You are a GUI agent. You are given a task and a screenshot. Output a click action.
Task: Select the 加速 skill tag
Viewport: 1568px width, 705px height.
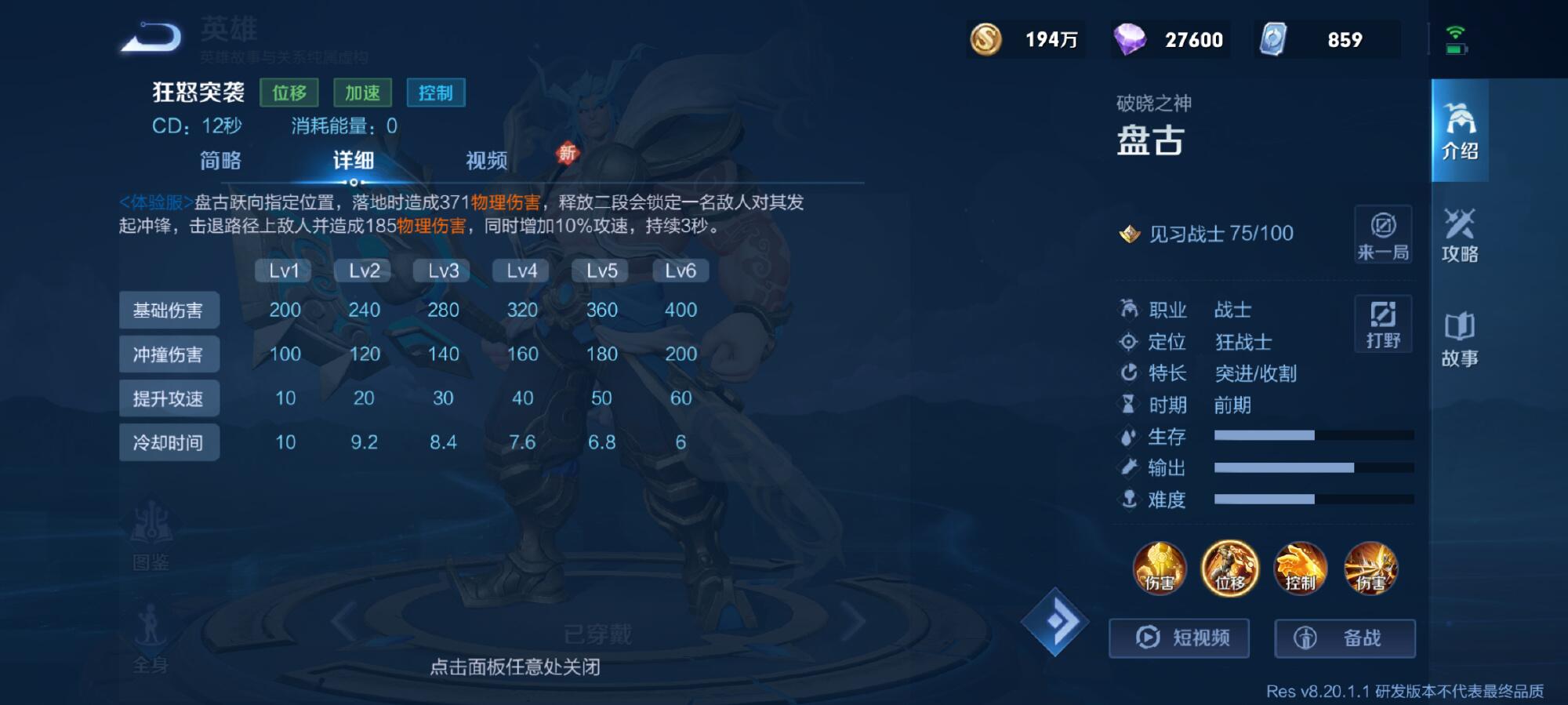362,93
